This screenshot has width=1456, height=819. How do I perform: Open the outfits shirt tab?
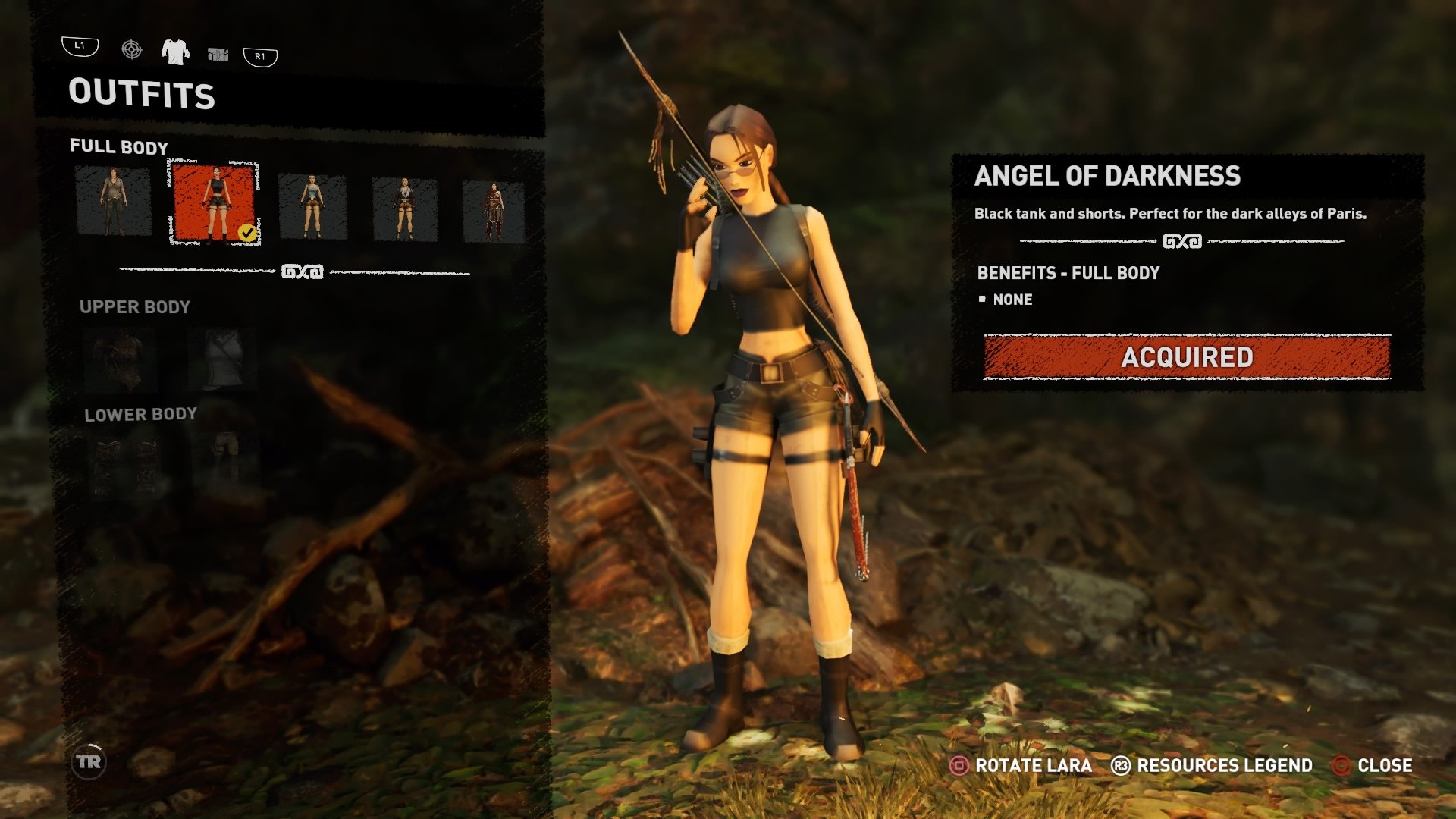(x=175, y=52)
